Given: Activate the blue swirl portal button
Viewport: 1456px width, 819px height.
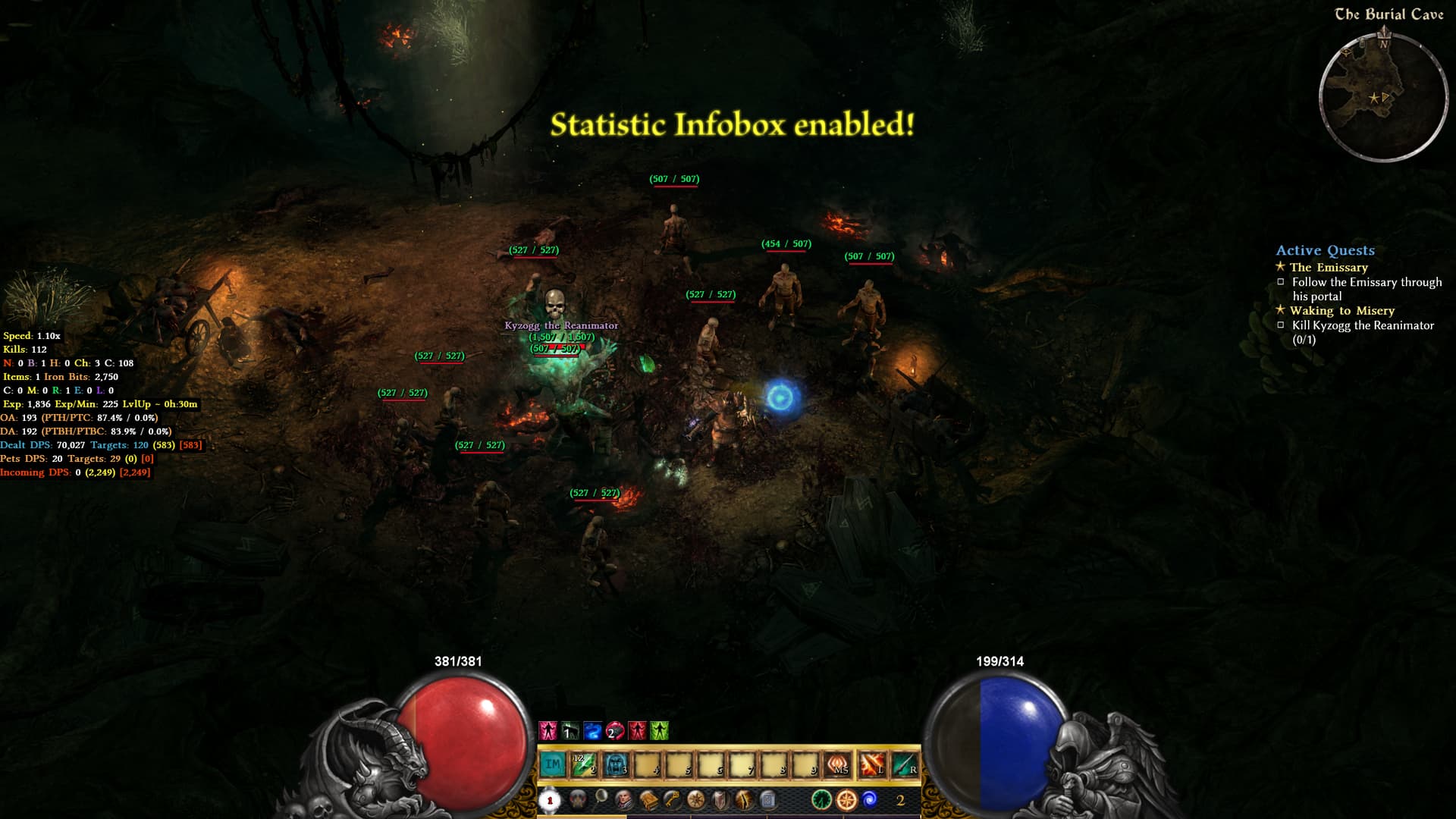Looking at the screenshot, I should pyautogui.click(x=870, y=799).
